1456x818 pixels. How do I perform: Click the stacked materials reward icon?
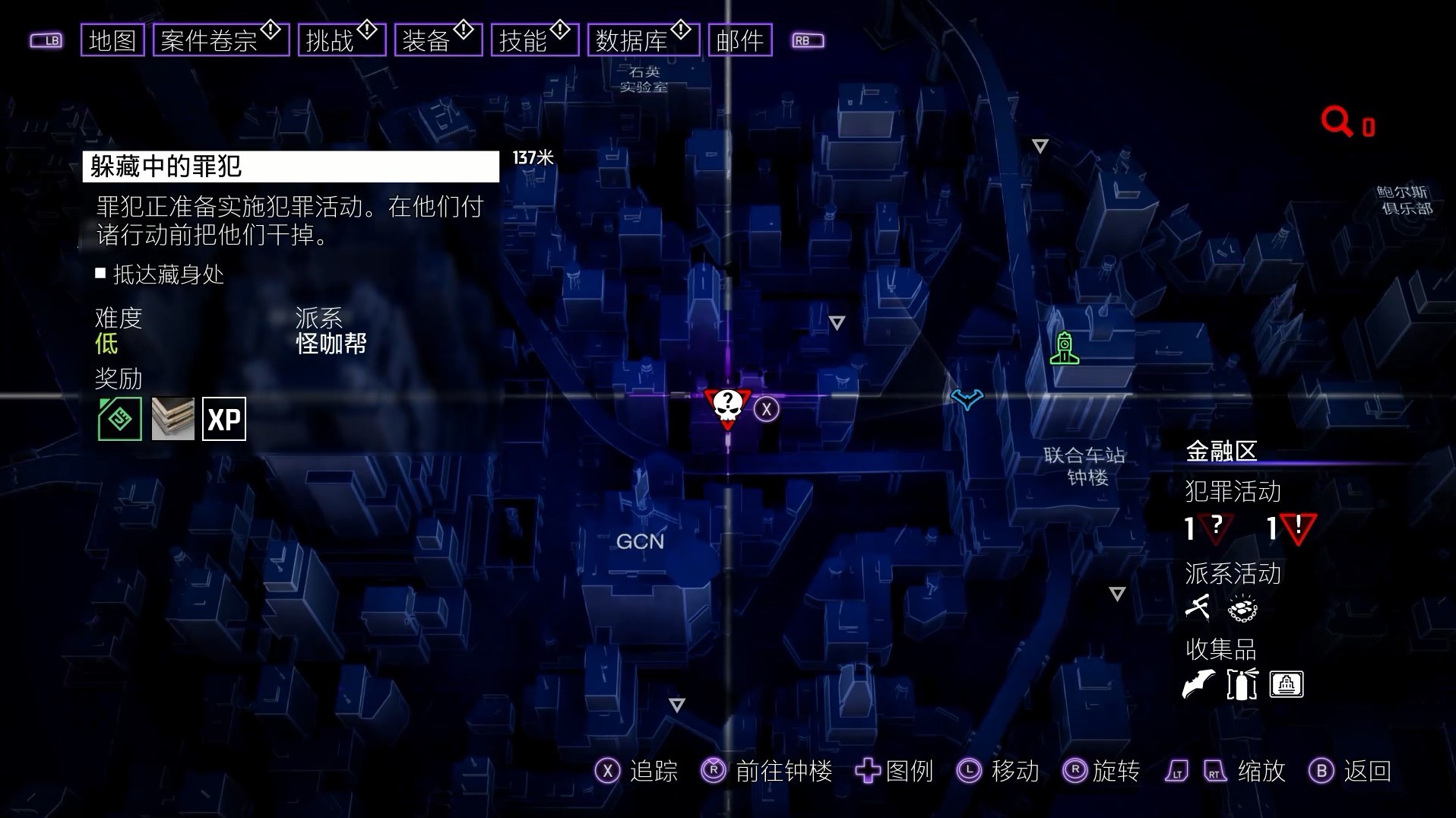(173, 419)
